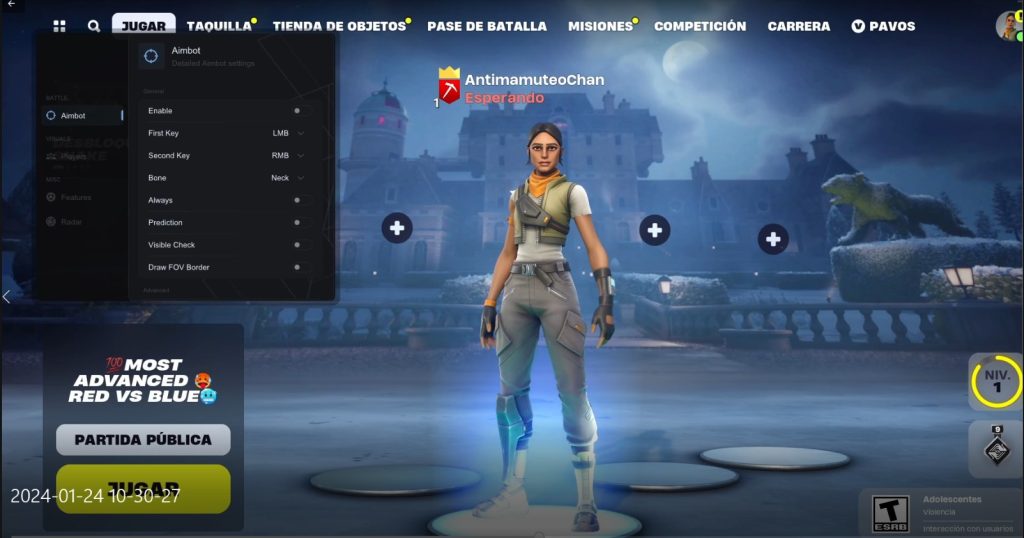Open the NIV. 1 level progress circle
The width and height of the screenshot is (1024, 538).
995,381
